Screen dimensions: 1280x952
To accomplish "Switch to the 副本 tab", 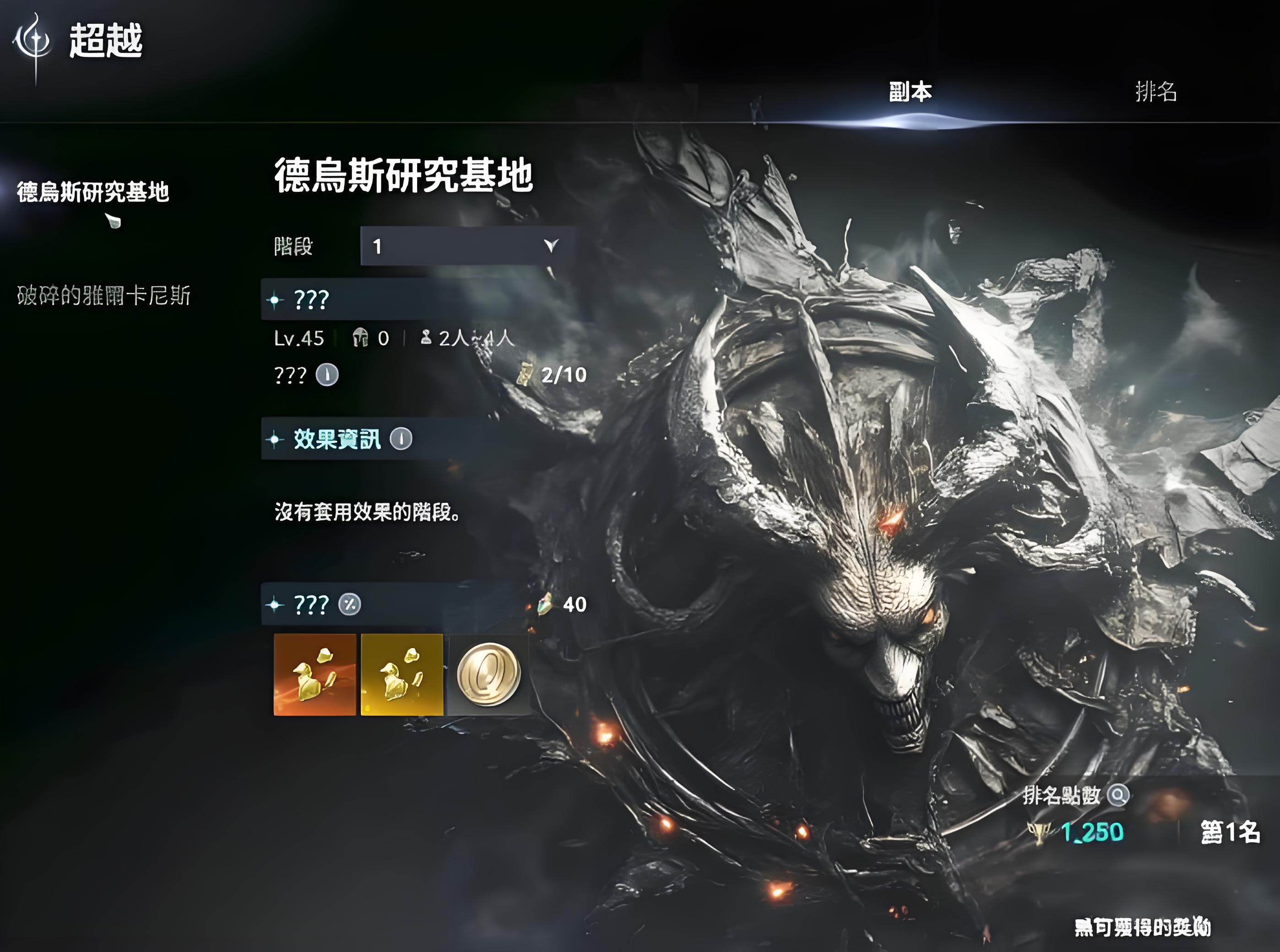I will tap(910, 92).
